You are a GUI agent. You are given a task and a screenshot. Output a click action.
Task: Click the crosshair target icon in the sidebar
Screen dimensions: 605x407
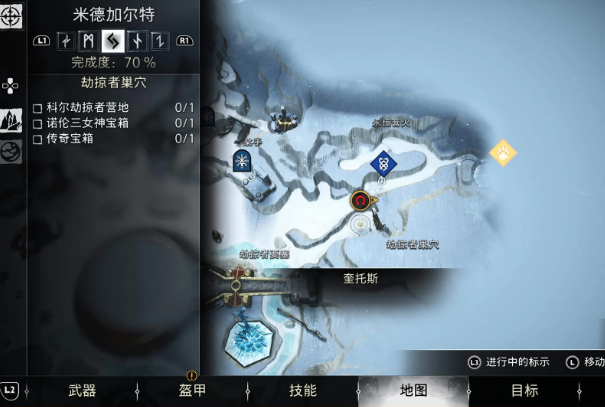tap(12, 16)
